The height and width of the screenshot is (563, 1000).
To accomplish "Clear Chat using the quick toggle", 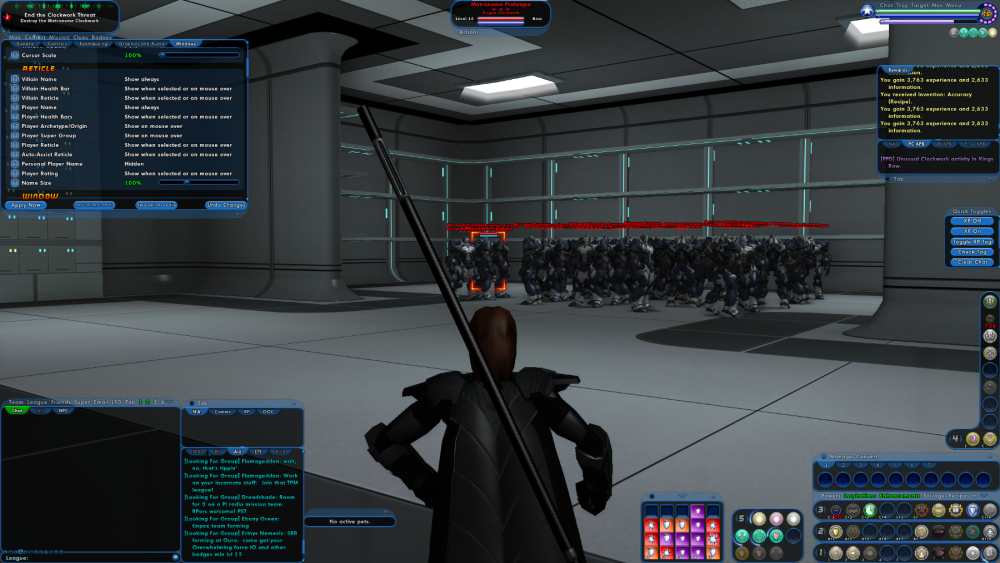I will click(x=972, y=262).
